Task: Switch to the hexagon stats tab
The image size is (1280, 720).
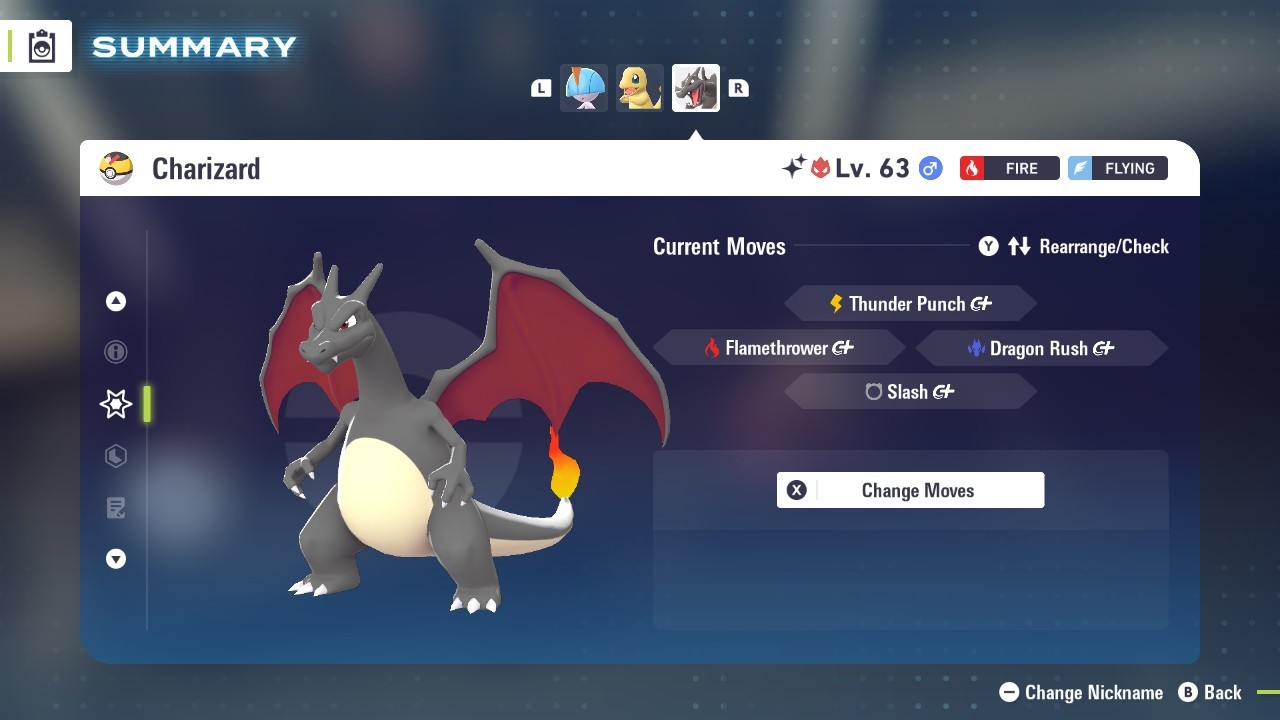Action: coord(116,456)
